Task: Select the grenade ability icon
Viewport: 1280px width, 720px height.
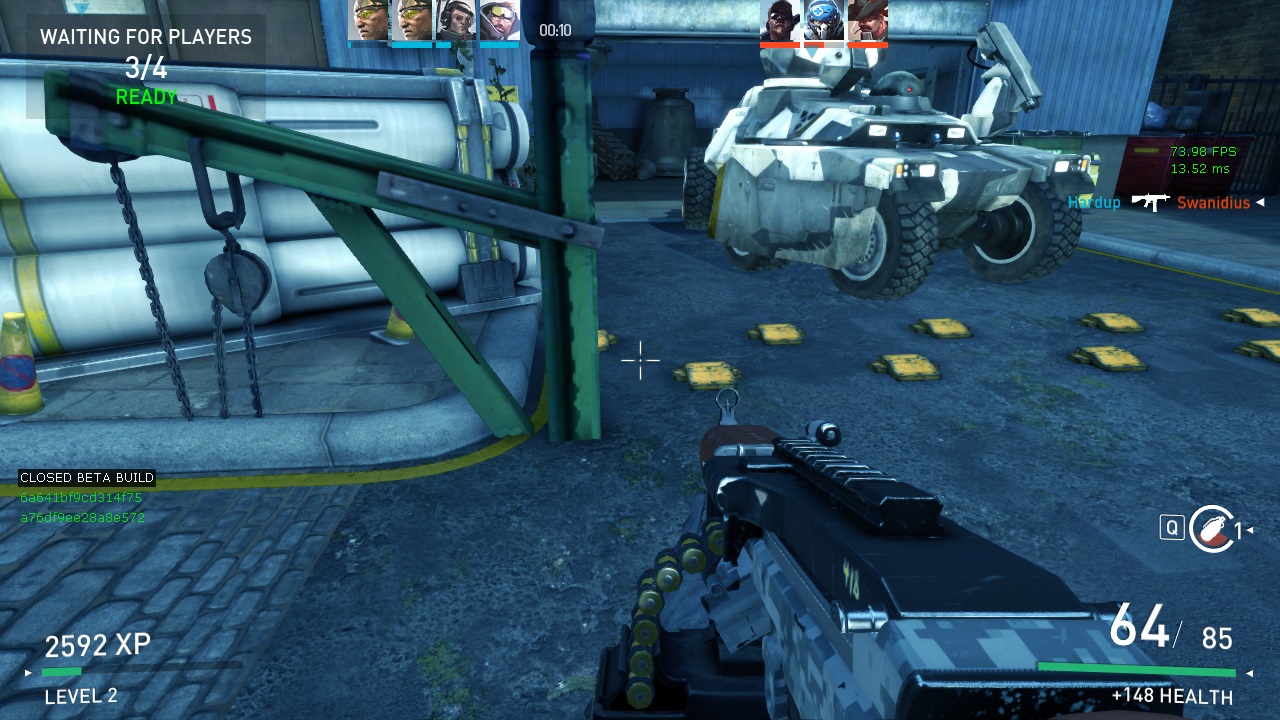Action: click(x=1212, y=528)
